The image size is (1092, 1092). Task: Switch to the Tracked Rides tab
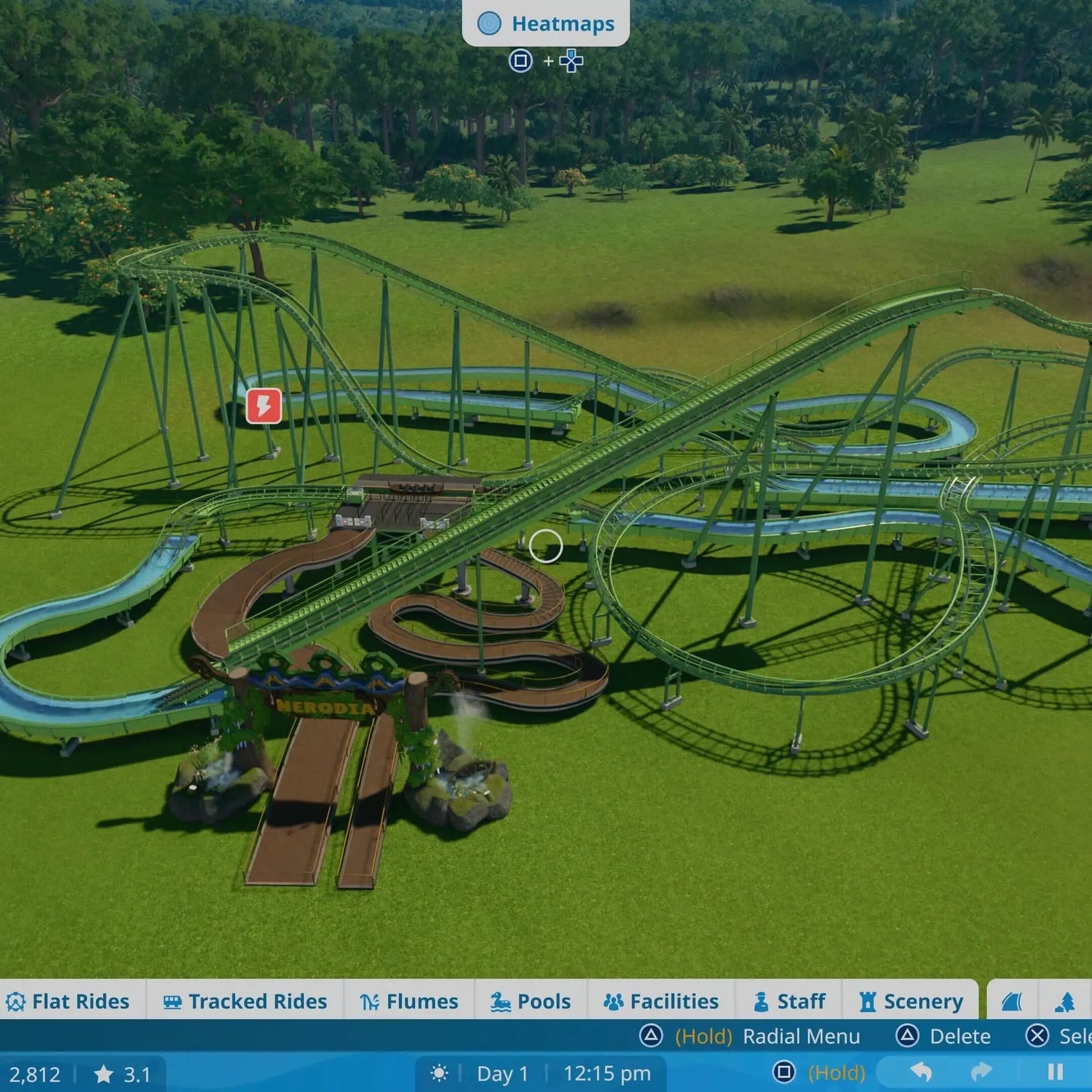[245, 1002]
